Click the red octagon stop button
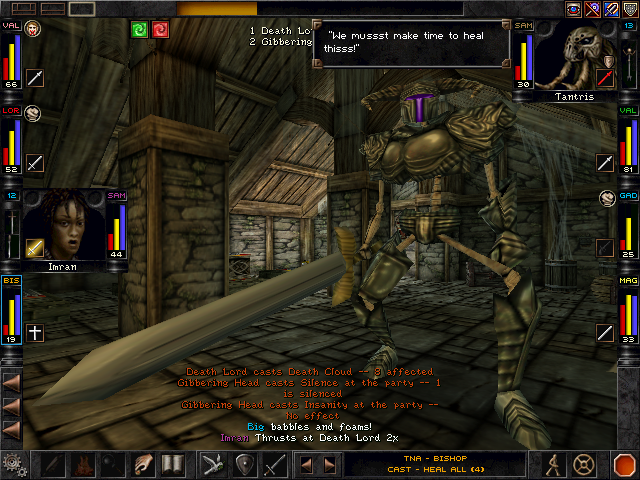Viewport: 640px width, 480px height. (624, 465)
